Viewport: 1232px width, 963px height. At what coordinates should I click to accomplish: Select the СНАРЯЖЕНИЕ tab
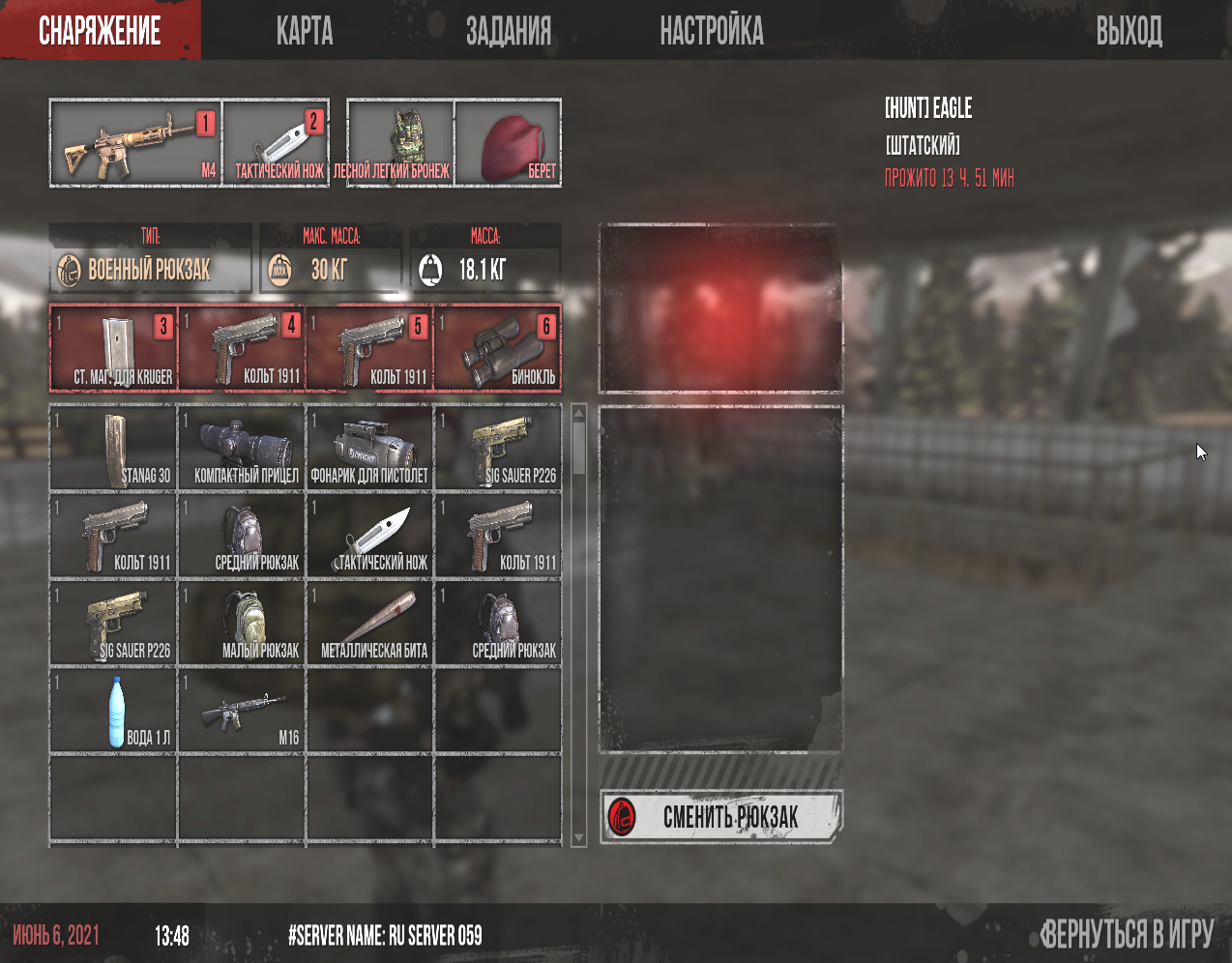[x=101, y=31]
